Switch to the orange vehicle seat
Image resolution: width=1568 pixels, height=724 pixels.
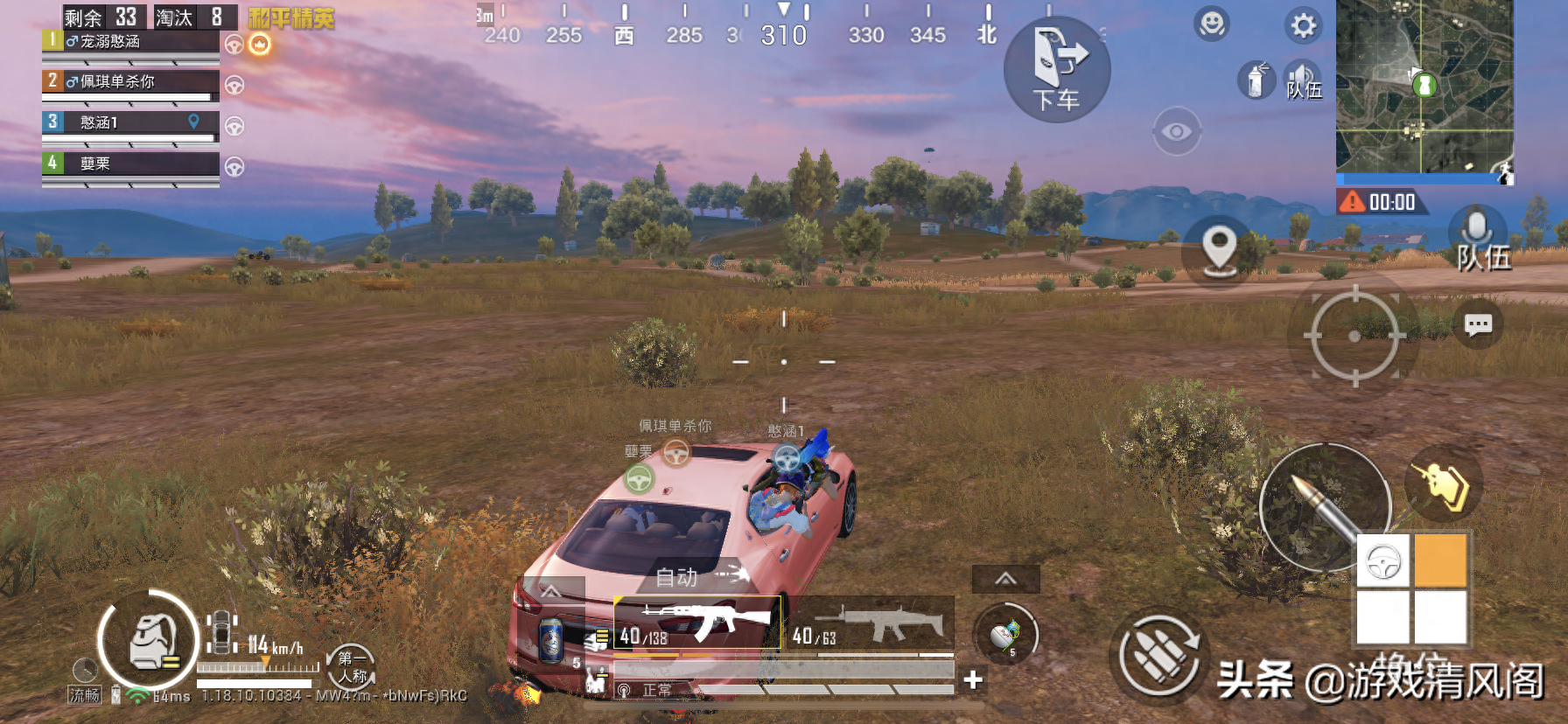1439,560
